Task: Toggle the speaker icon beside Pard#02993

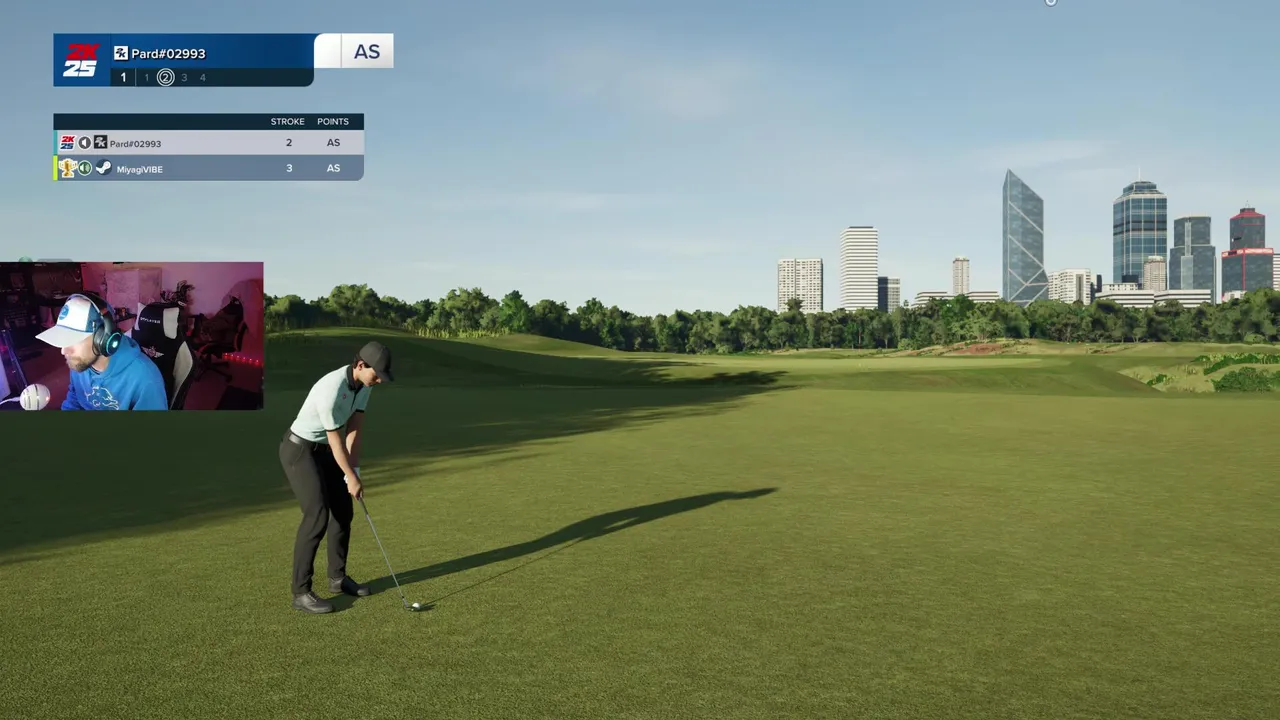Action: 84,143
